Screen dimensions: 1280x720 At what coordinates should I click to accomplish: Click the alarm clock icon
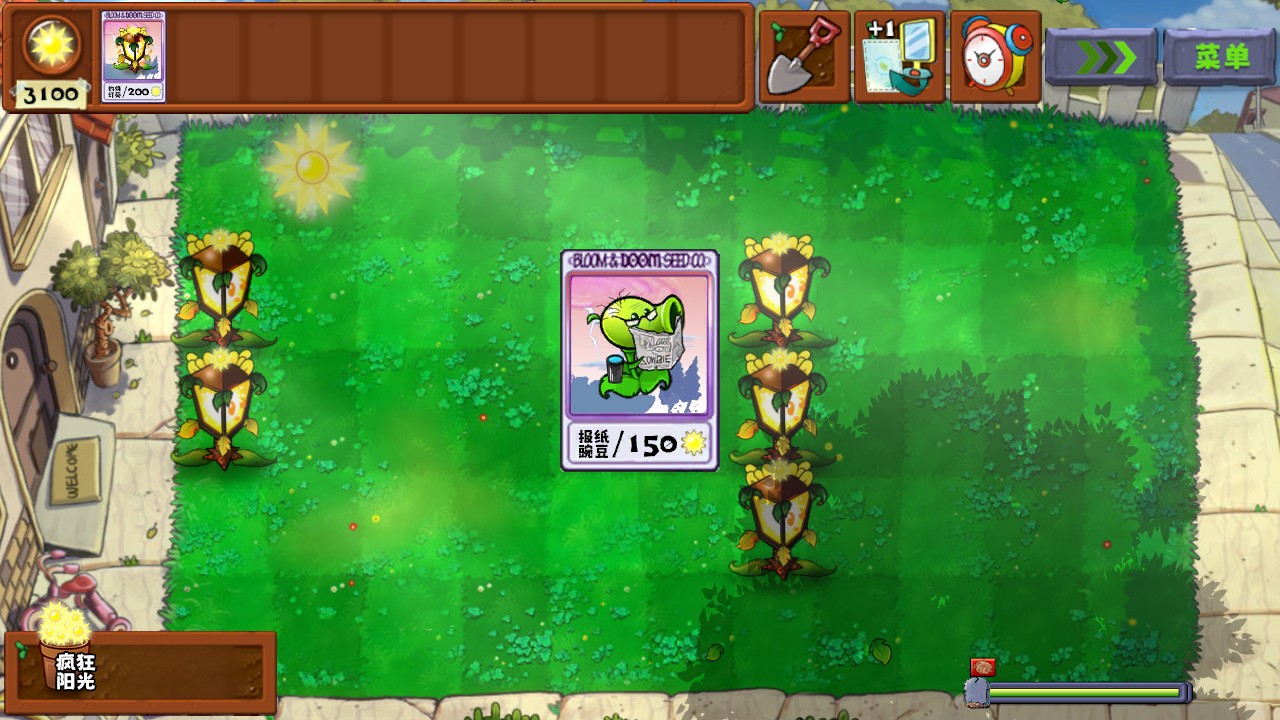(995, 57)
